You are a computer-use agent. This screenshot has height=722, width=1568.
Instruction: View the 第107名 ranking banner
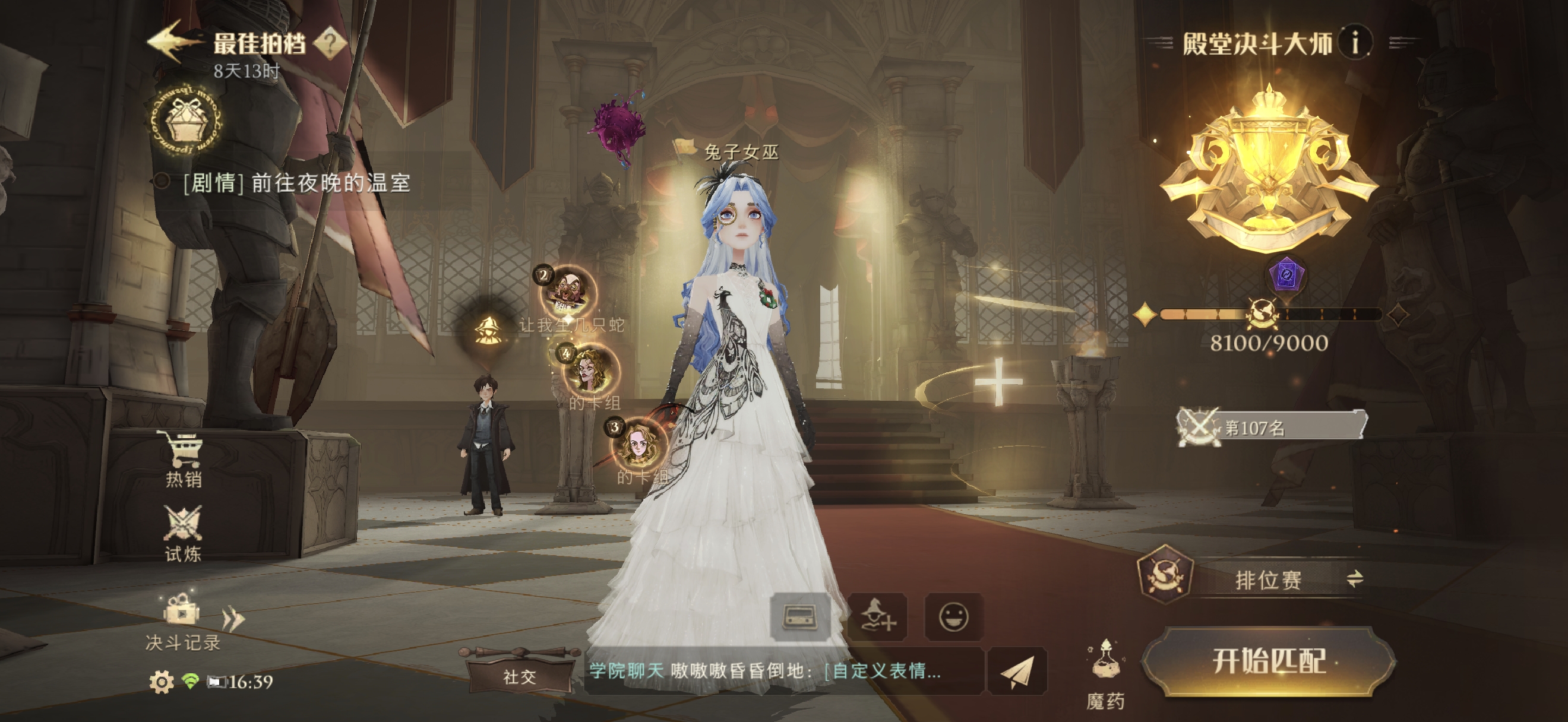coord(1271,427)
